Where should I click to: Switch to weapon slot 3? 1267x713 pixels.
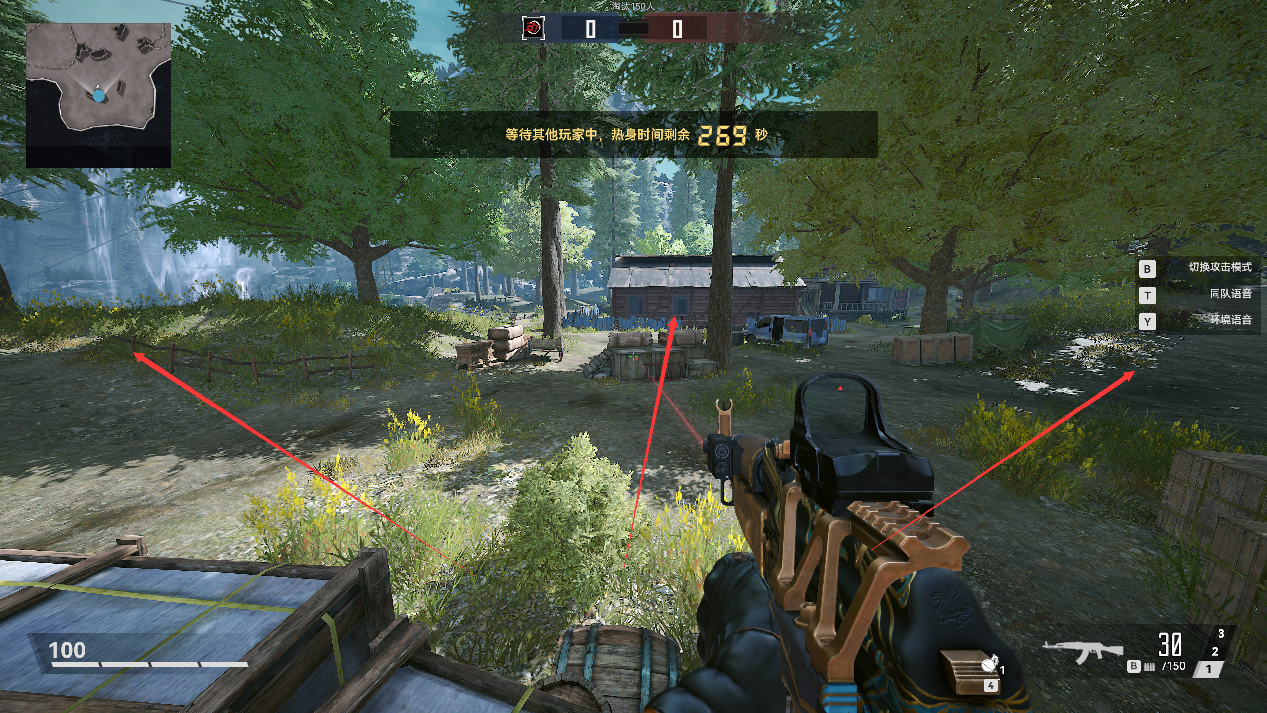pos(1221,634)
